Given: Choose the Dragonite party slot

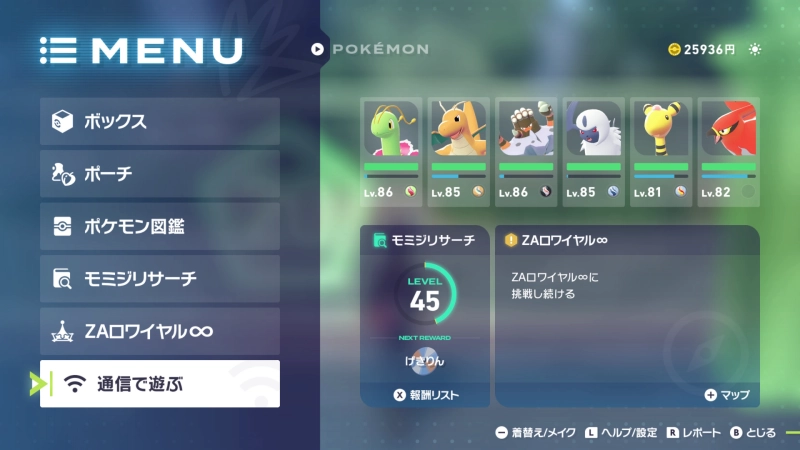Looking at the screenshot, I should [x=458, y=151].
